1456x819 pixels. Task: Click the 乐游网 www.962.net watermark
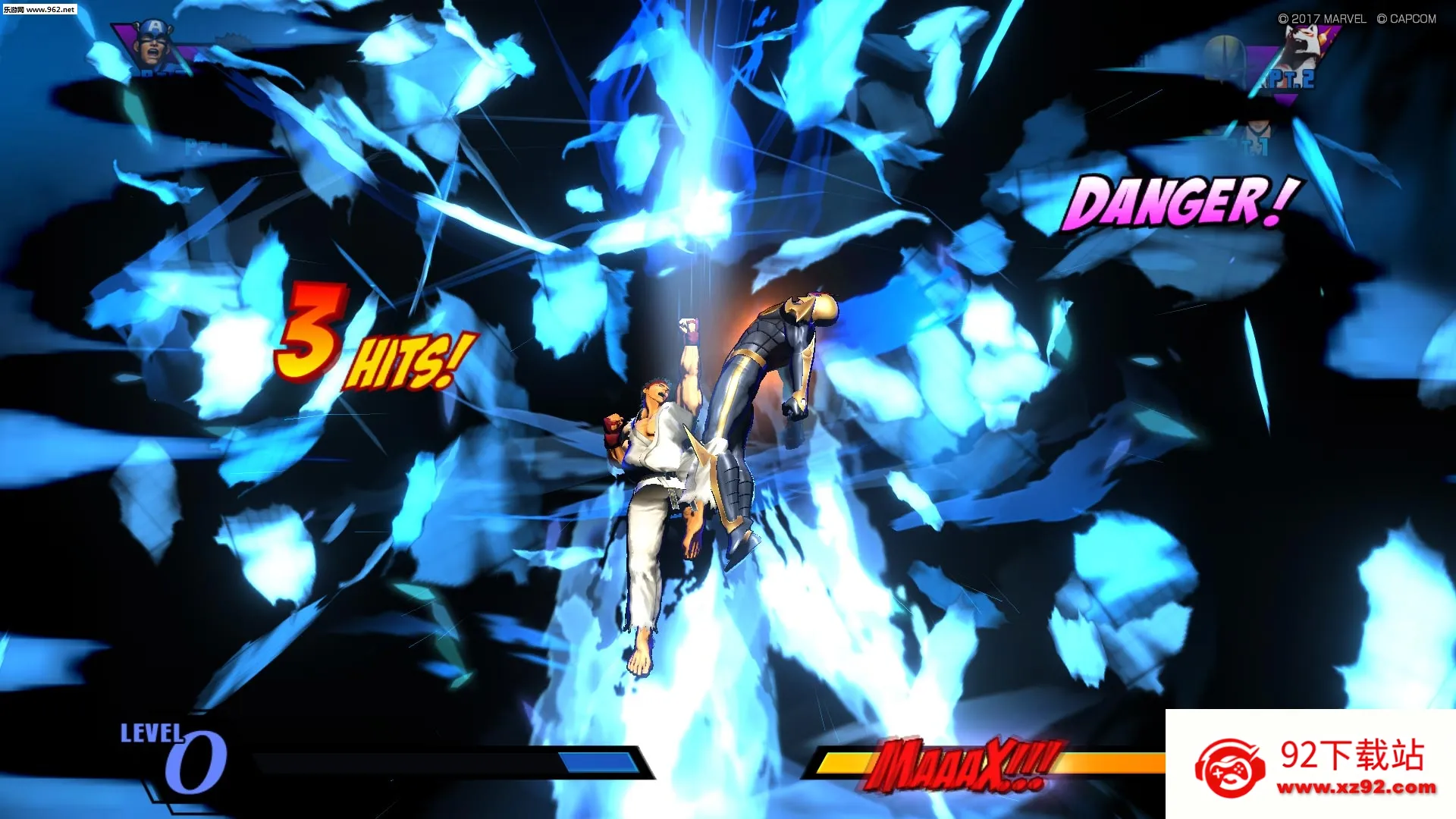click(39, 9)
